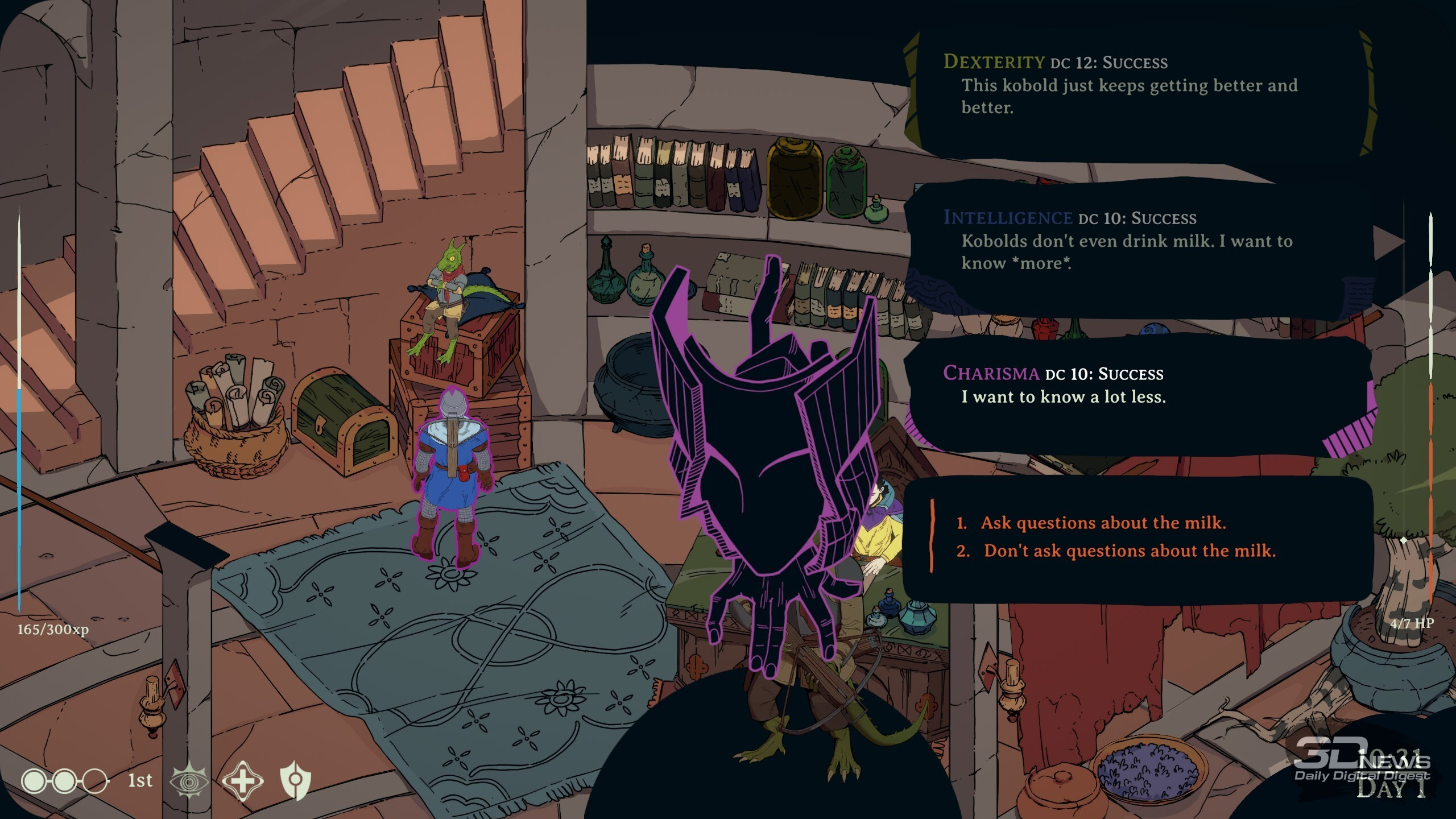The width and height of the screenshot is (1456, 819).
Task: Click the shield spell icon
Action: coord(296,780)
